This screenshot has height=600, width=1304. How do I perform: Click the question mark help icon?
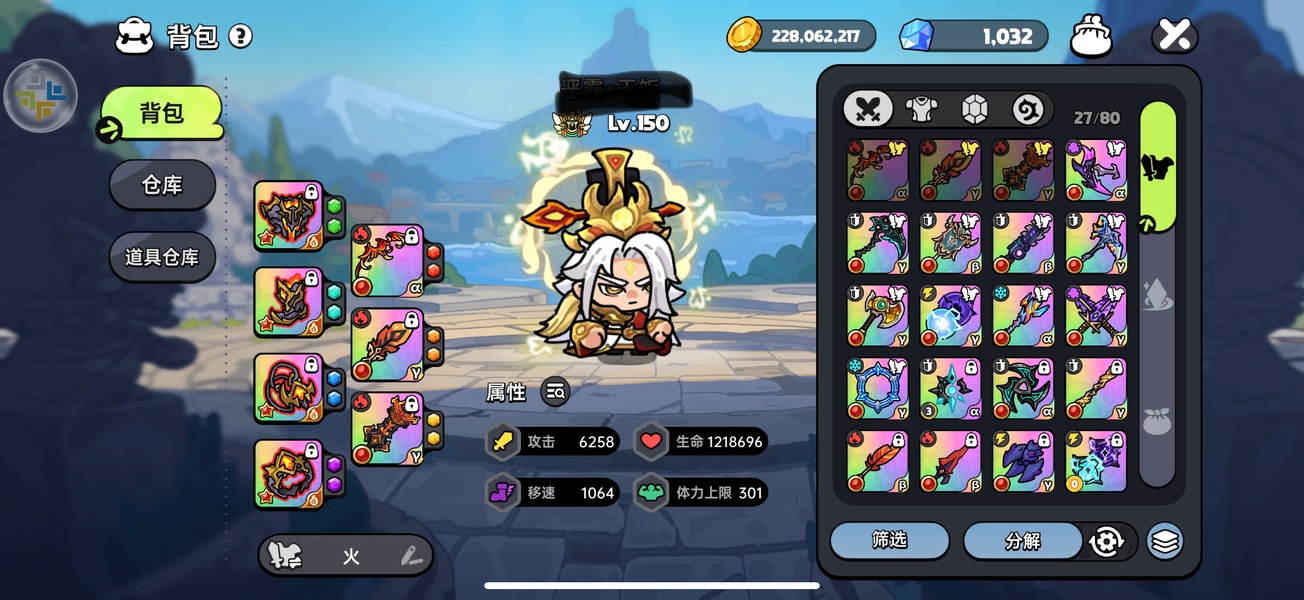pyautogui.click(x=240, y=37)
